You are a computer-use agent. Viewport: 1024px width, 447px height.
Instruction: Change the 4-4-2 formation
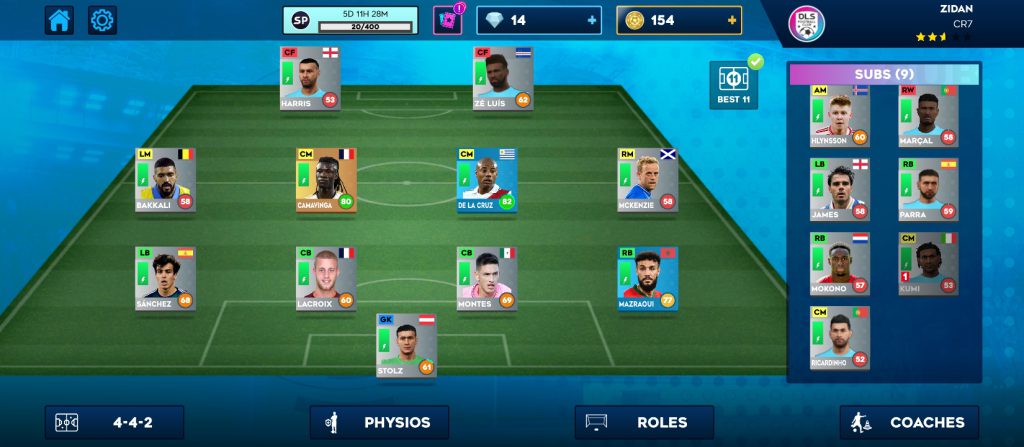coord(114,422)
